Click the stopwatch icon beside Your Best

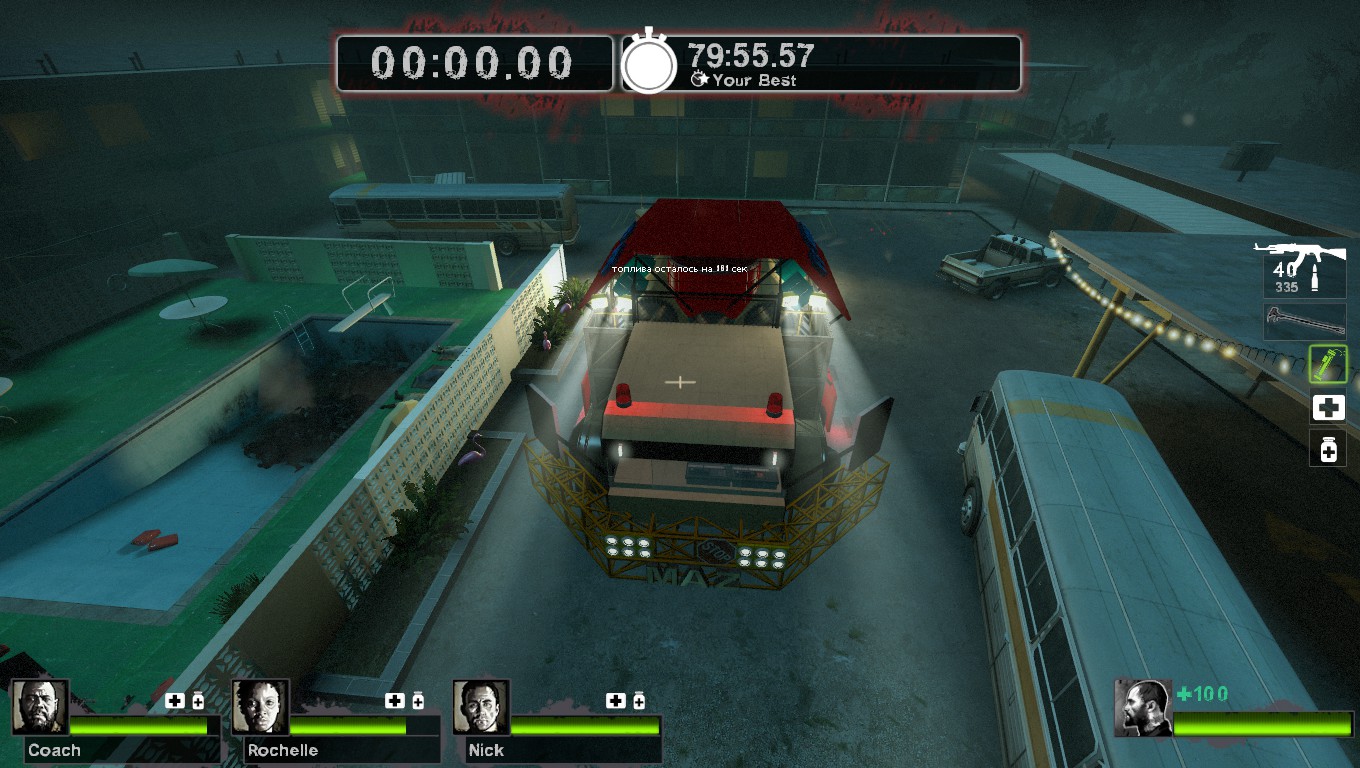click(650, 64)
